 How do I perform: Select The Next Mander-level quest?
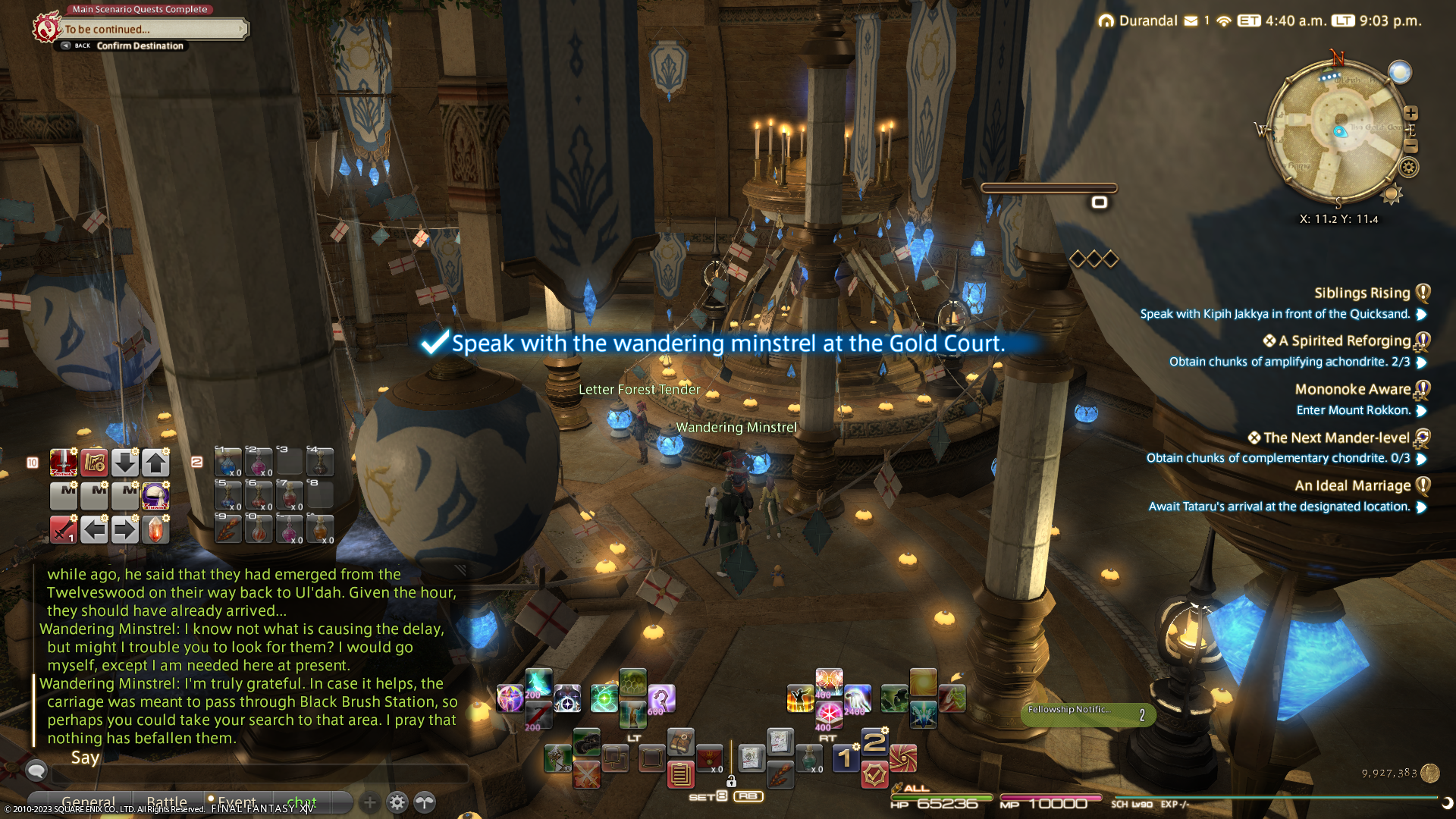(x=1335, y=438)
